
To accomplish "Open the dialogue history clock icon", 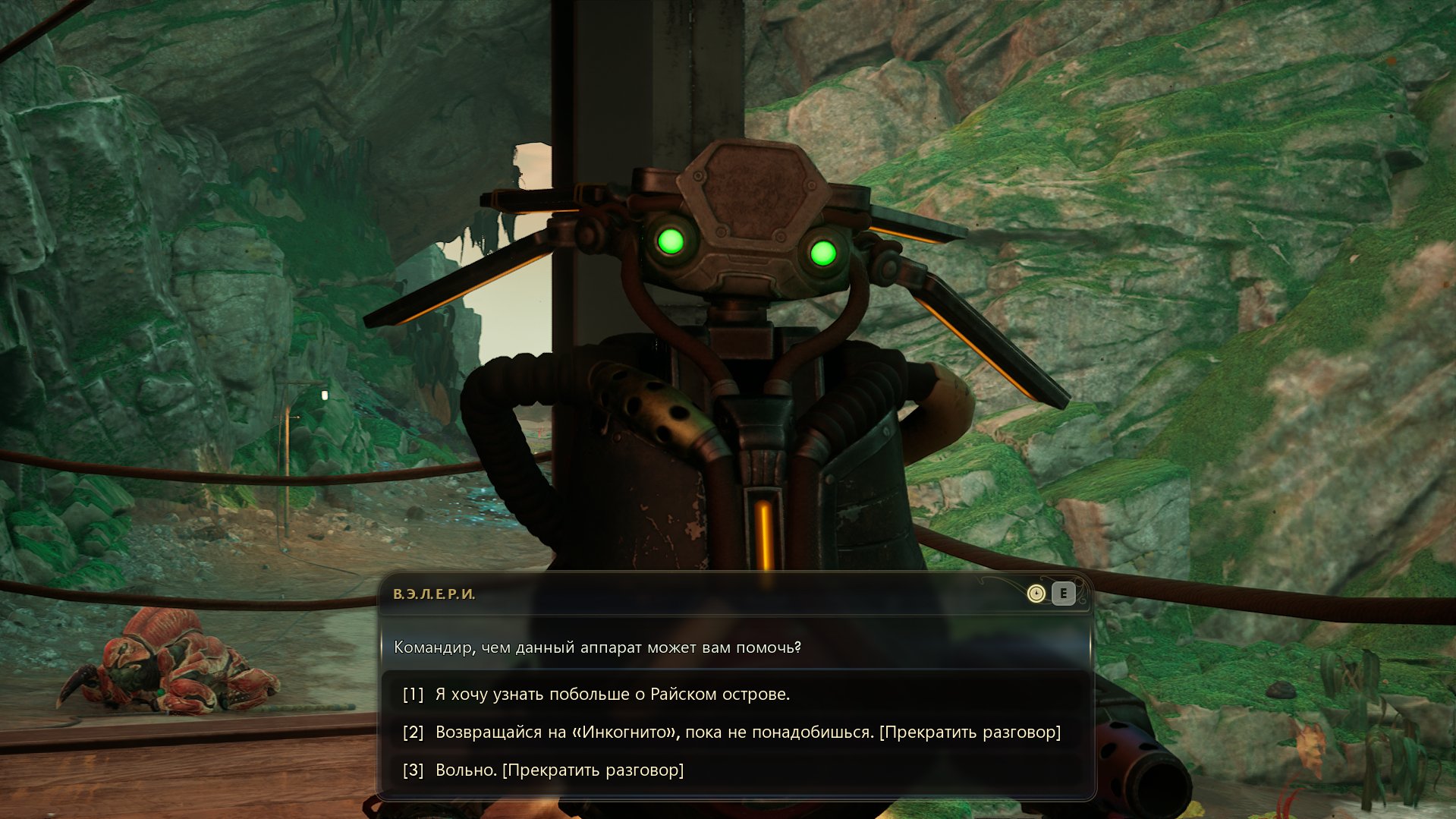I will pos(1036,594).
